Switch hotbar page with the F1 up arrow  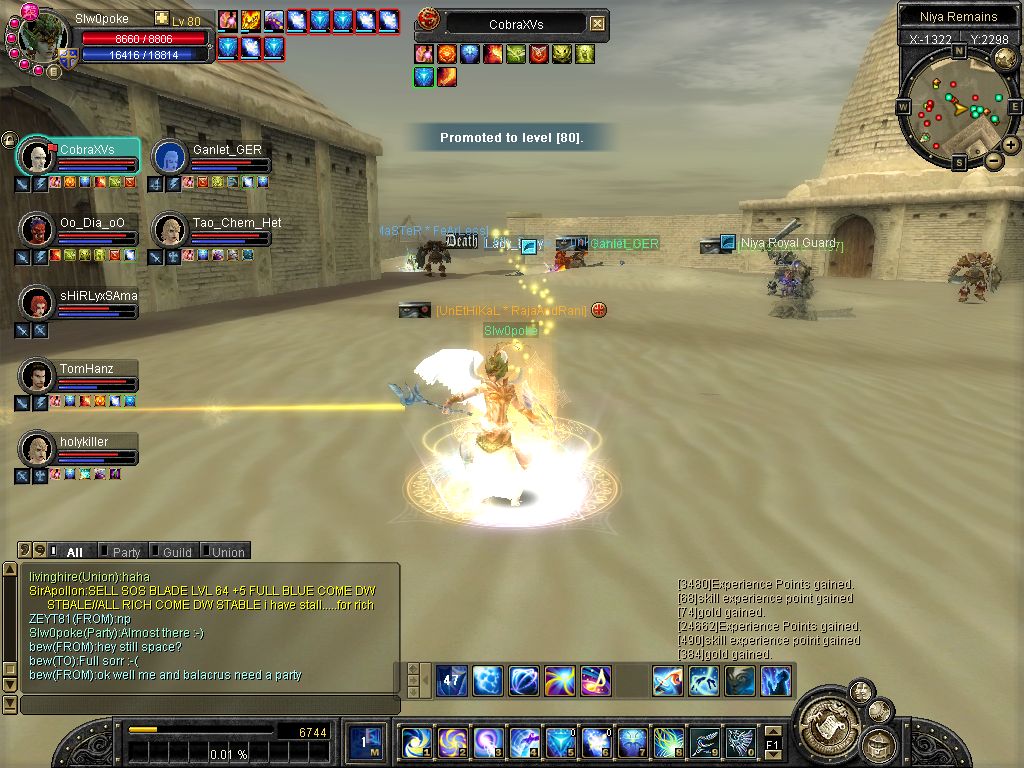click(773, 731)
